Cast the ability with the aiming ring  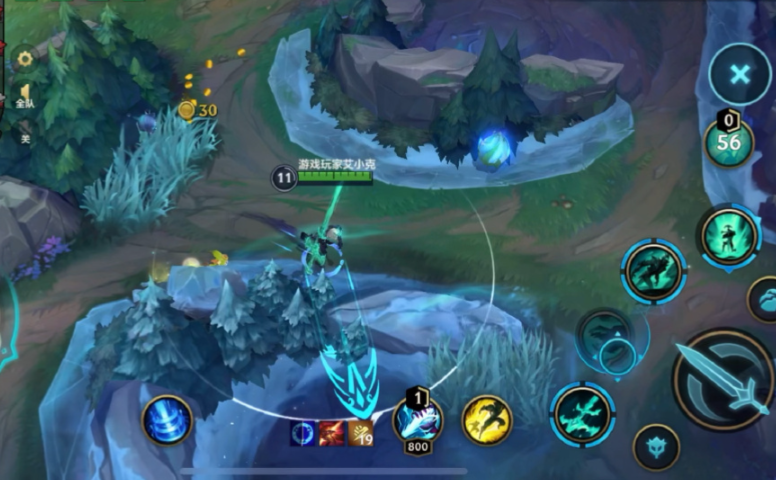pos(606,340)
